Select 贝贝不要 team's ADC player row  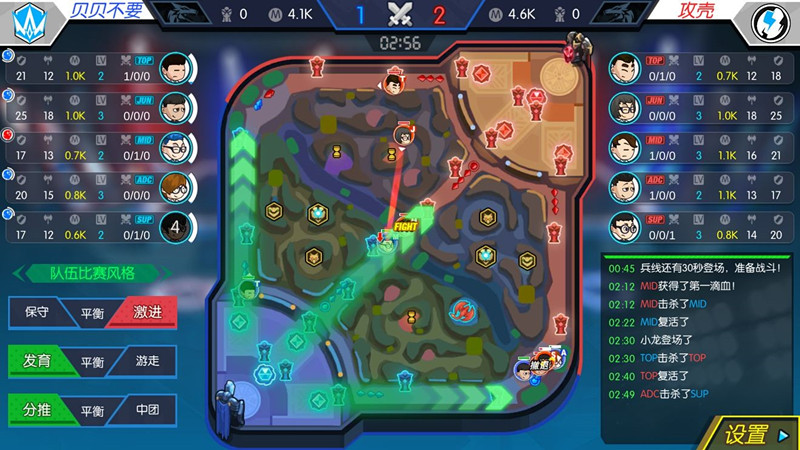point(100,188)
